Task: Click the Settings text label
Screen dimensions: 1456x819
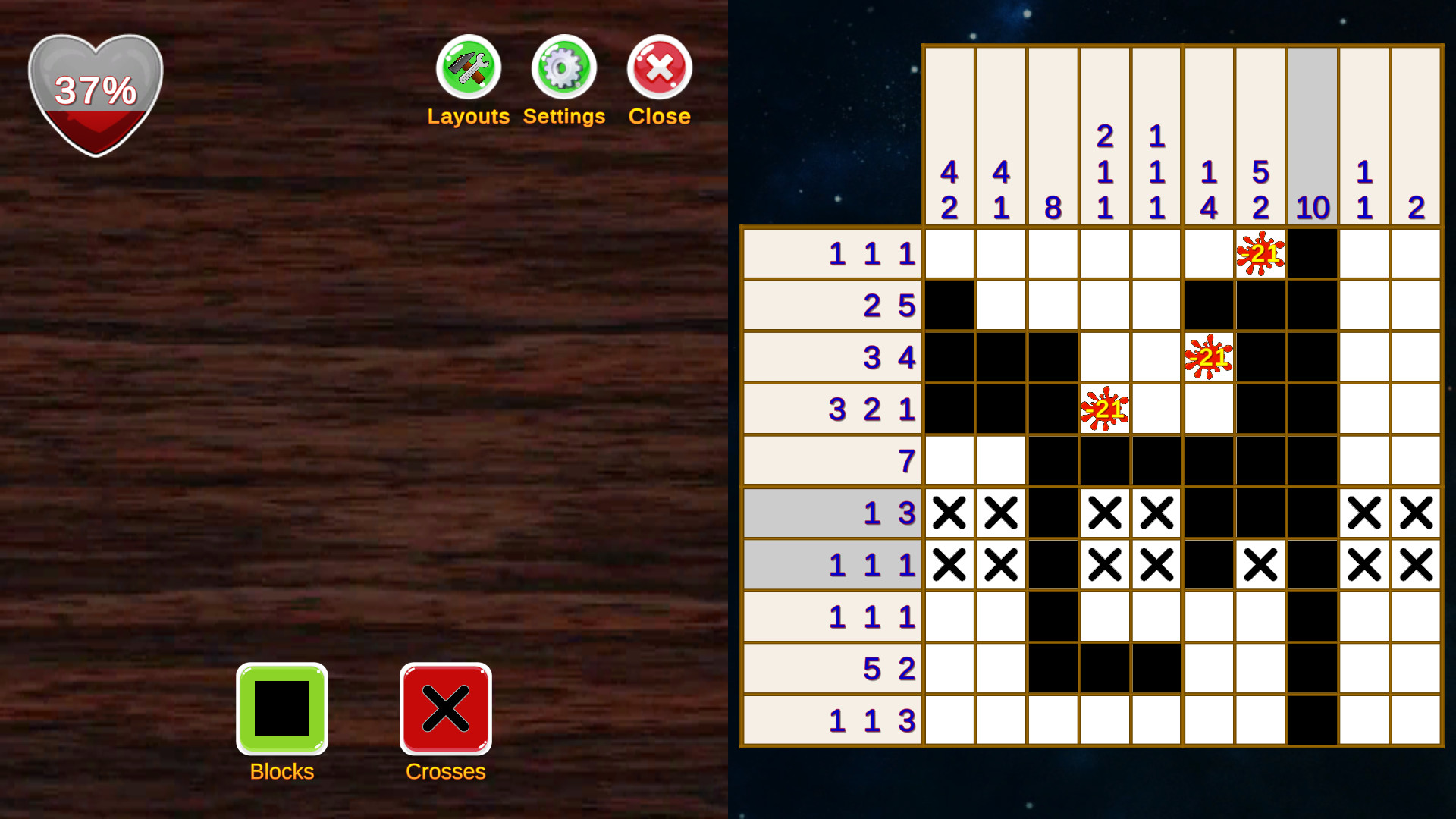Action: [x=563, y=116]
